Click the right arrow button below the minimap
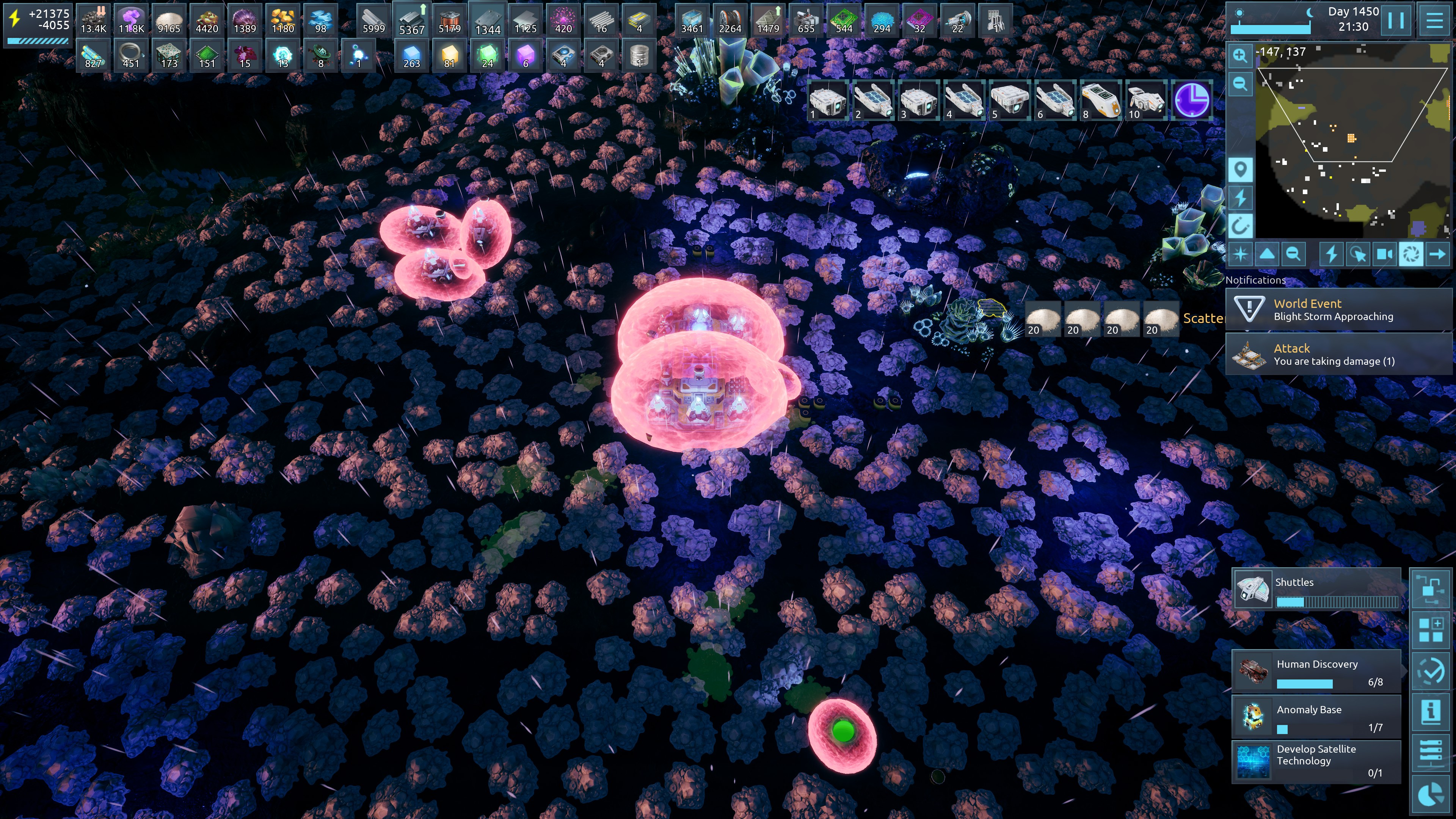Screen dimensions: 1456x819 1437,254
